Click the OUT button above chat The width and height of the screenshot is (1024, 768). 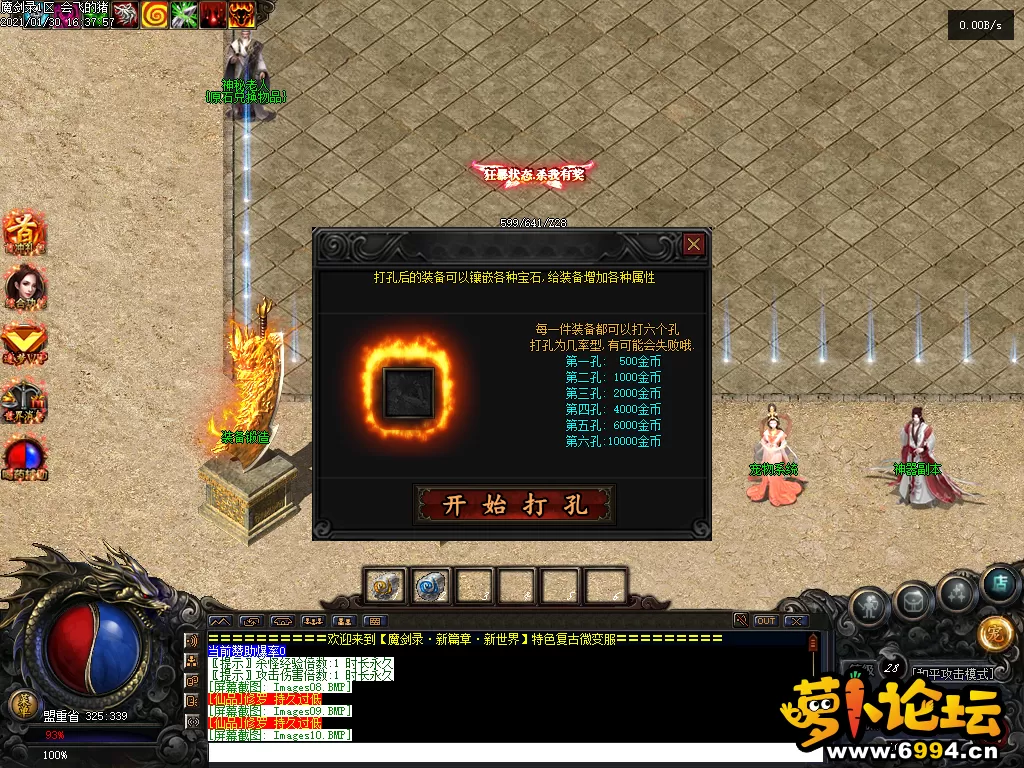765,621
